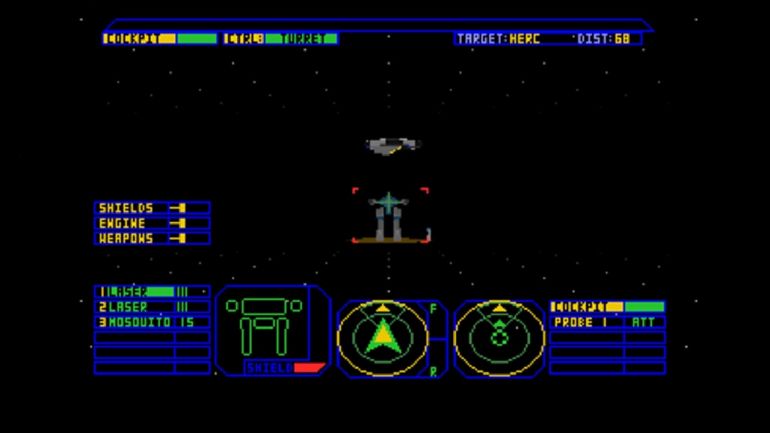Adjust the Weapons power slider
Image resolution: width=770 pixels, height=433 pixels.
(x=179, y=238)
